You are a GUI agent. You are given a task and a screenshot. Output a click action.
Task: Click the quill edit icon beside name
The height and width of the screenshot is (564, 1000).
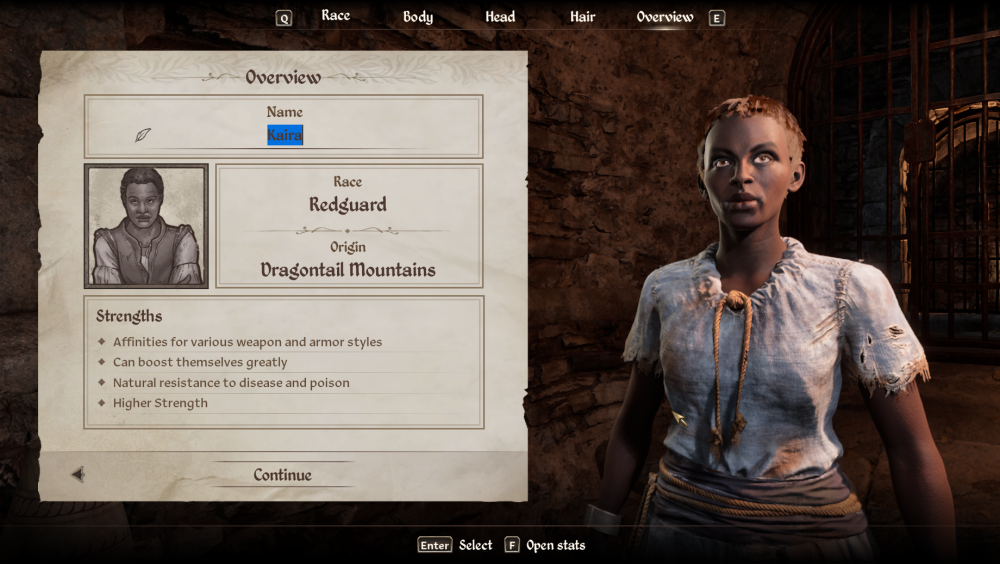[143, 135]
